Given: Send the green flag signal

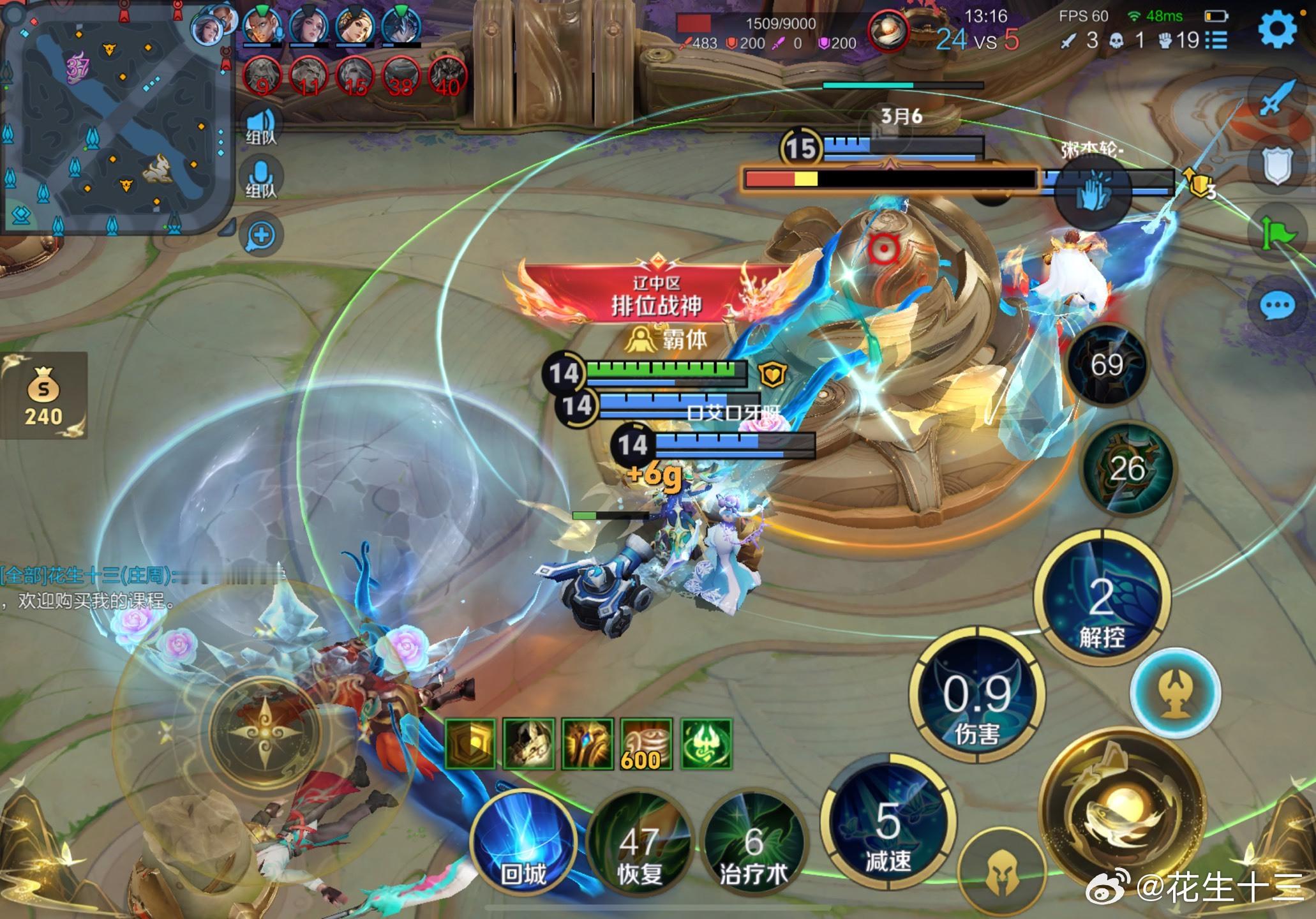Looking at the screenshot, I should pos(1278,232).
